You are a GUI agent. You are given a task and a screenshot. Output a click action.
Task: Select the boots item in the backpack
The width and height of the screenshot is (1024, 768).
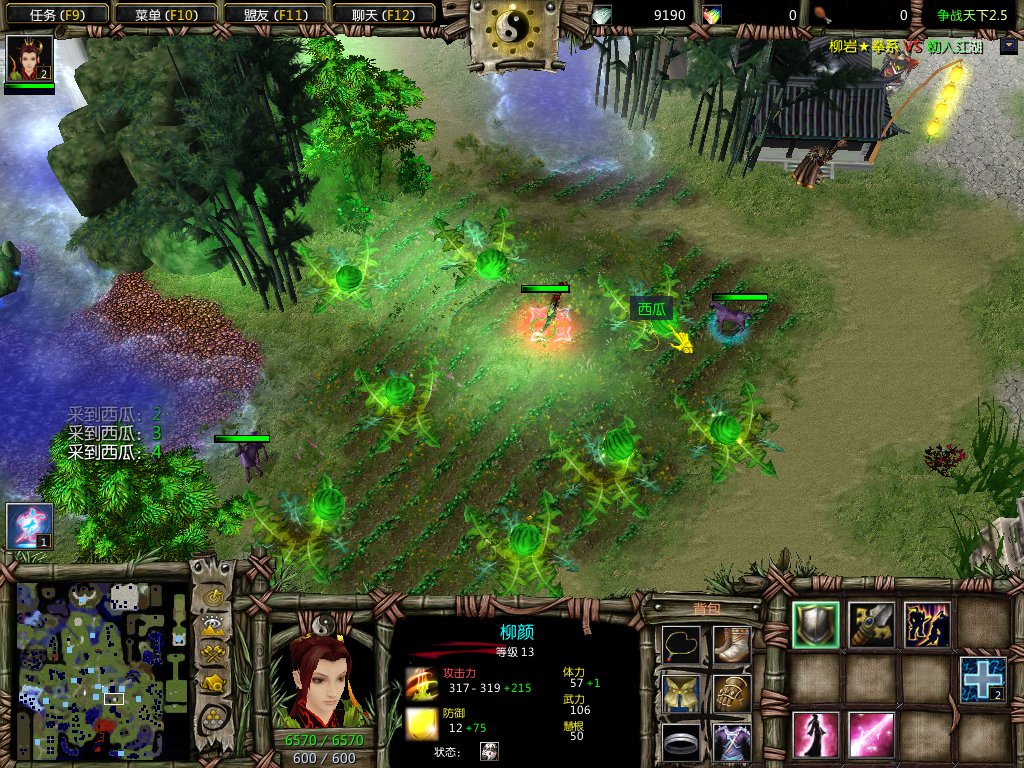(732, 644)
